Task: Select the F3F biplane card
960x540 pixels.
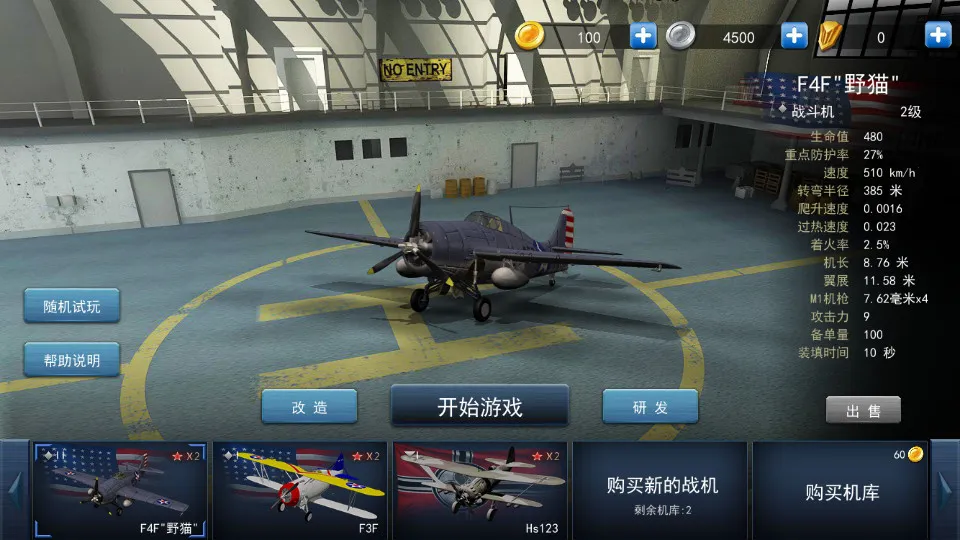Action: coord(300,490)
